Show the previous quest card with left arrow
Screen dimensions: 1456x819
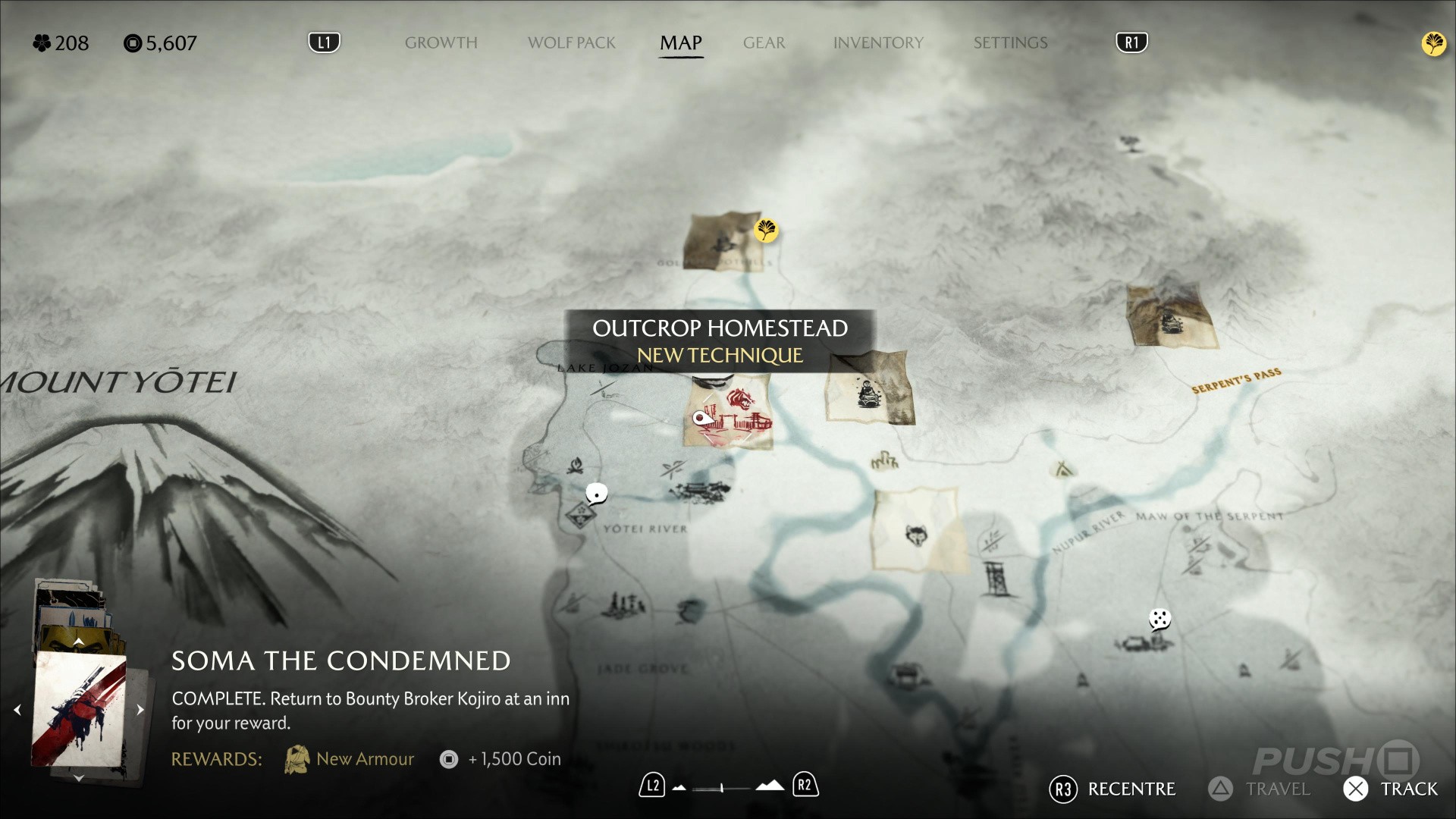17,710
